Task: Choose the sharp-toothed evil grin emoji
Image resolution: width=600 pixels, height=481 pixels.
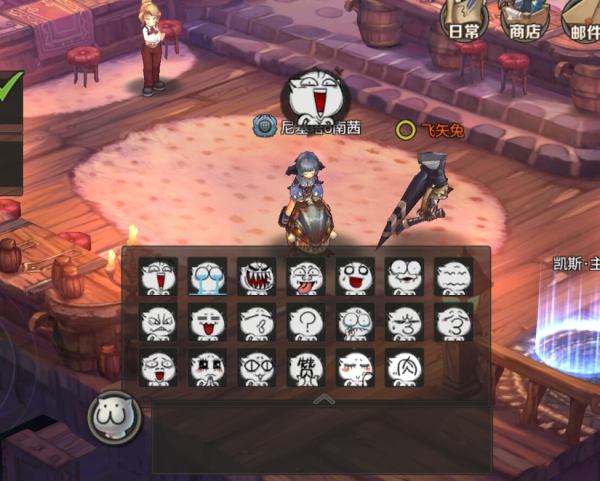Action: (x=256, y=277)
